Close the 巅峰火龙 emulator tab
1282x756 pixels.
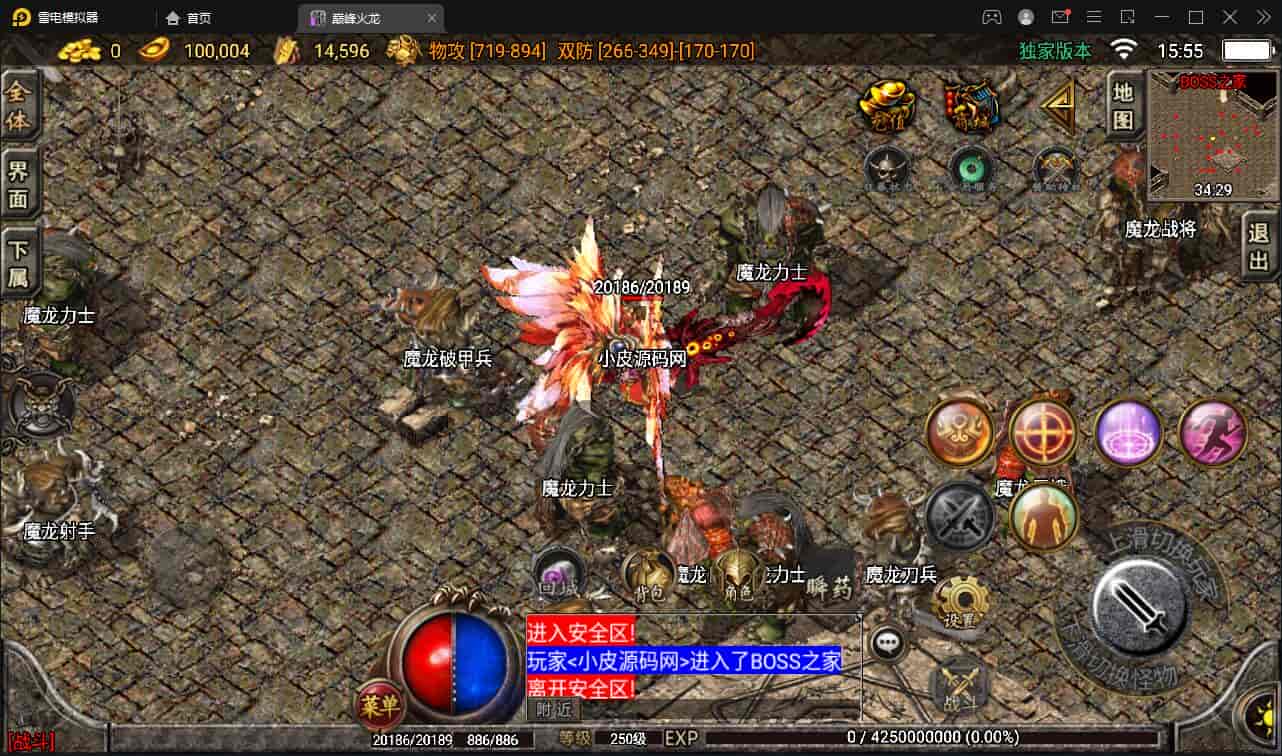pyautogui.click(x=432, y=18)
